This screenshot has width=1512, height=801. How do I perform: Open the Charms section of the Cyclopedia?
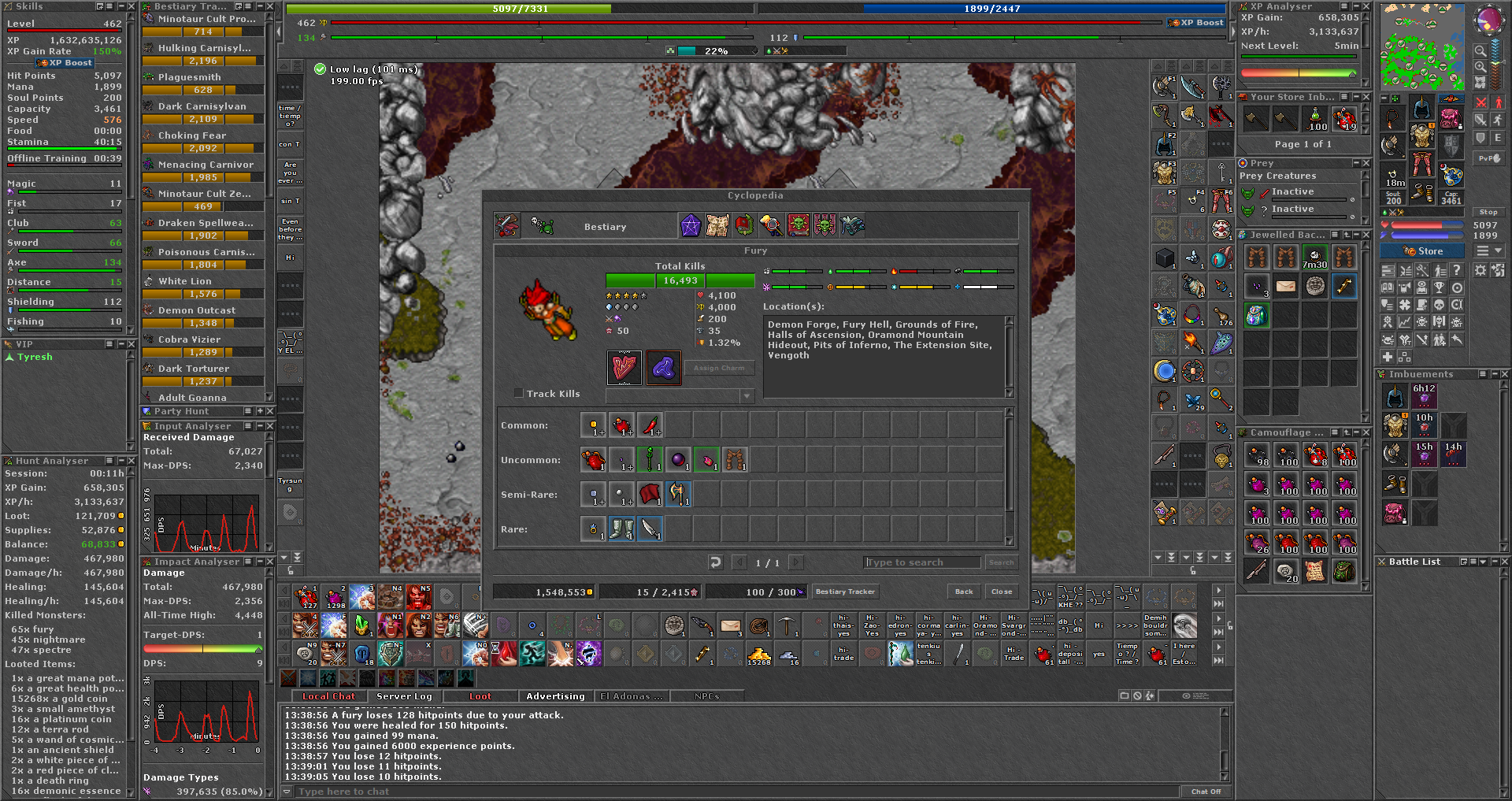click(691, 226)
